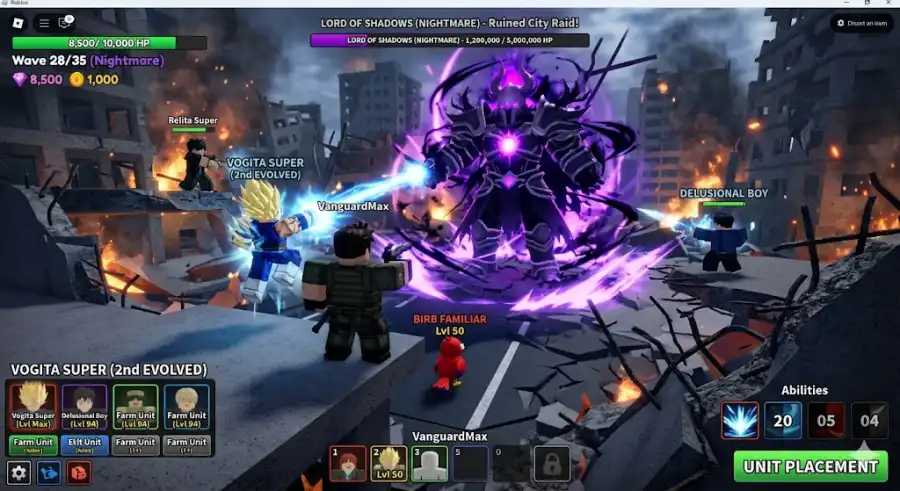Image resolution: width=900 pixels, height=491 pixels.
Task: Open the Unit Placement panel
Action: pyautogui.click(x=809, y=466)
